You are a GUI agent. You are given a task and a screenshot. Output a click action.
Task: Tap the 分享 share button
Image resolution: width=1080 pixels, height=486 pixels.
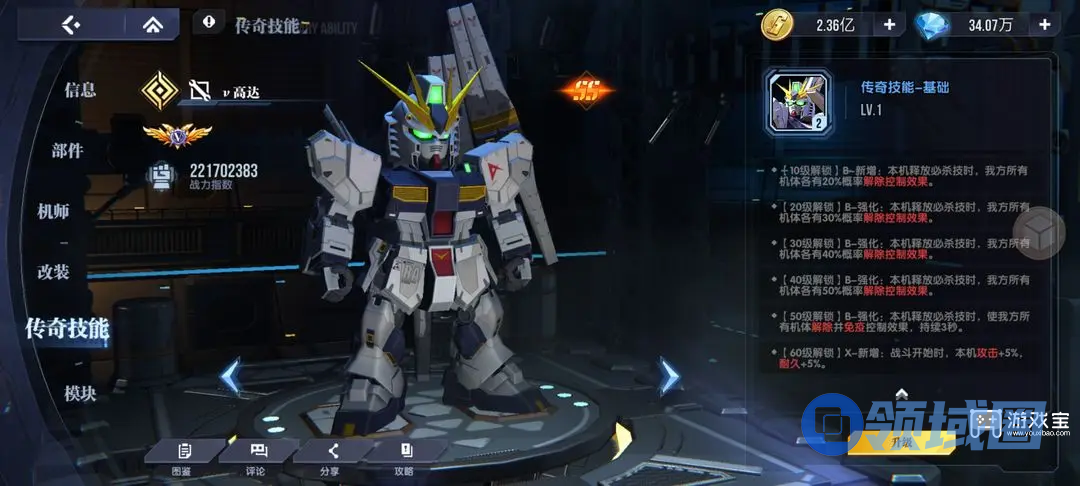[330, 456]
